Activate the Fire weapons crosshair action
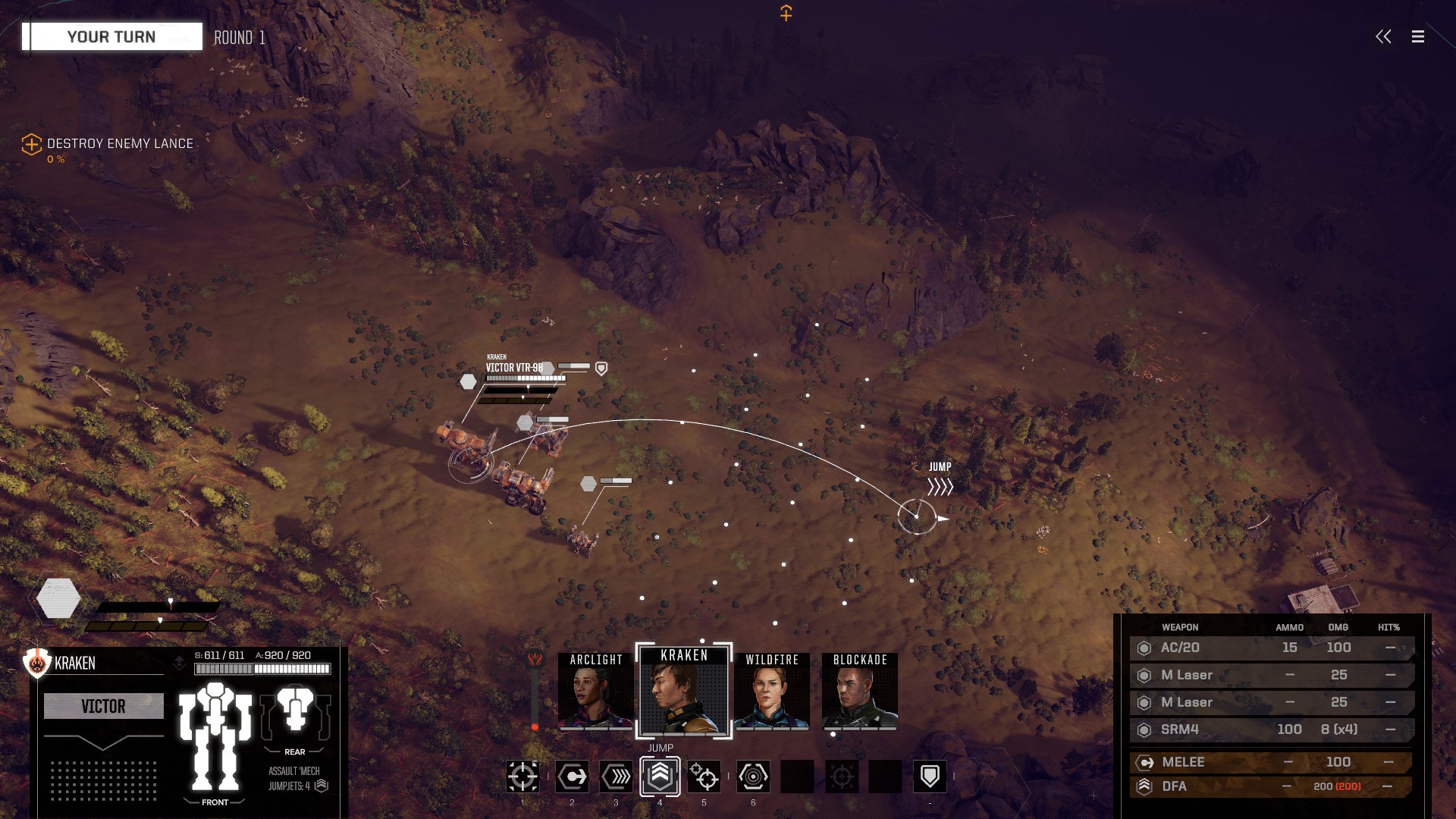 click(x=522, y=777)
